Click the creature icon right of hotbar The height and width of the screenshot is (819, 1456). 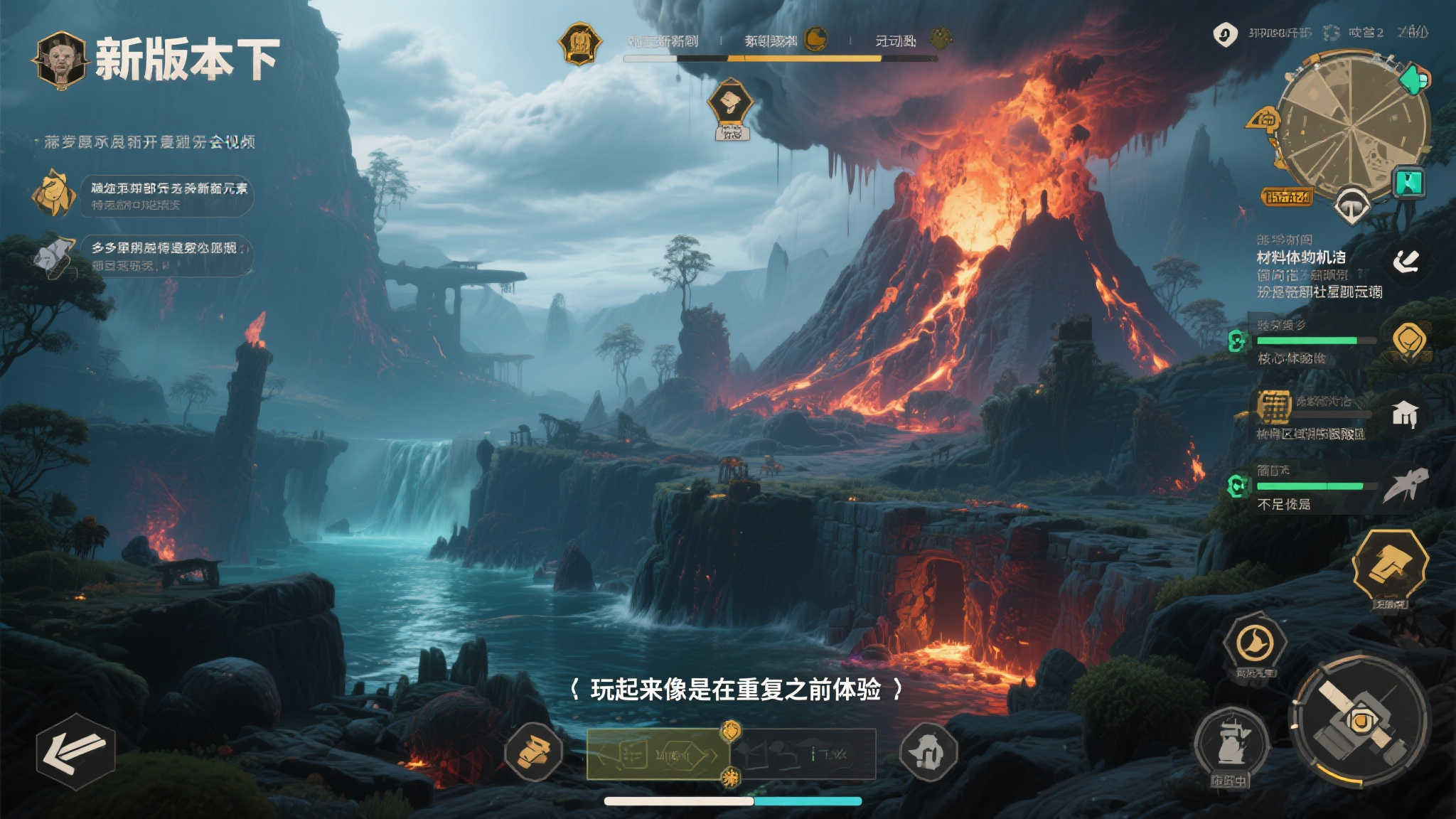click(928, 751)
